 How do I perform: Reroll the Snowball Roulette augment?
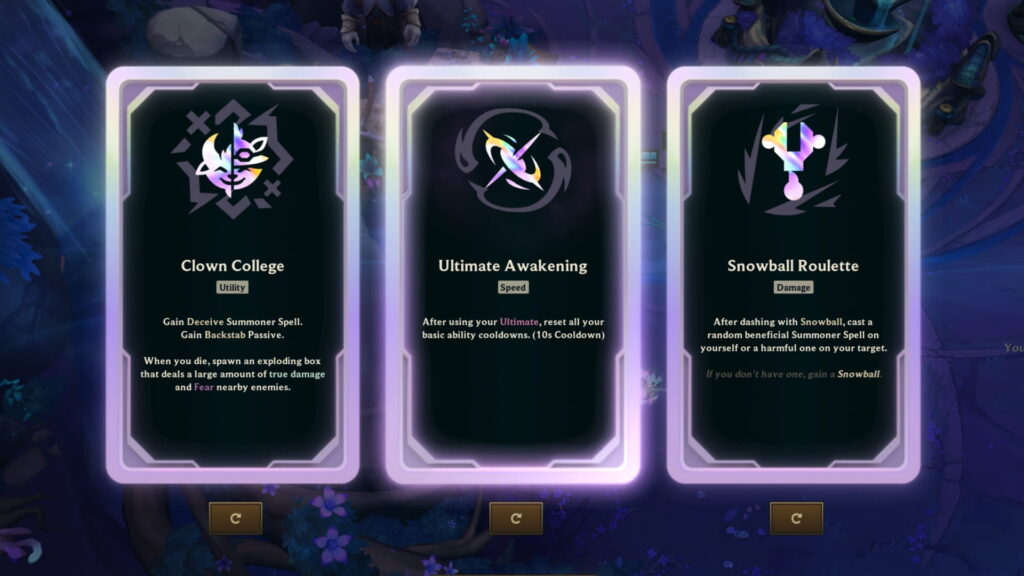(796, 518)
